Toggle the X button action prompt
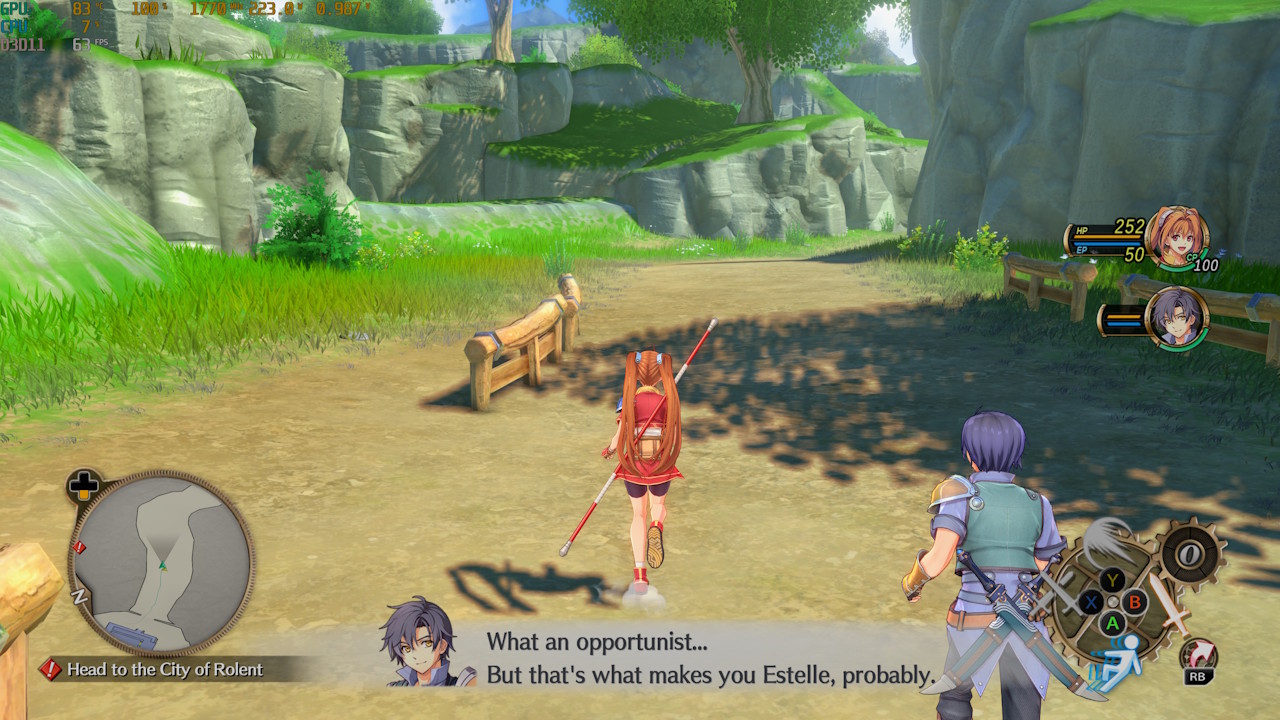 point(1090,602)
